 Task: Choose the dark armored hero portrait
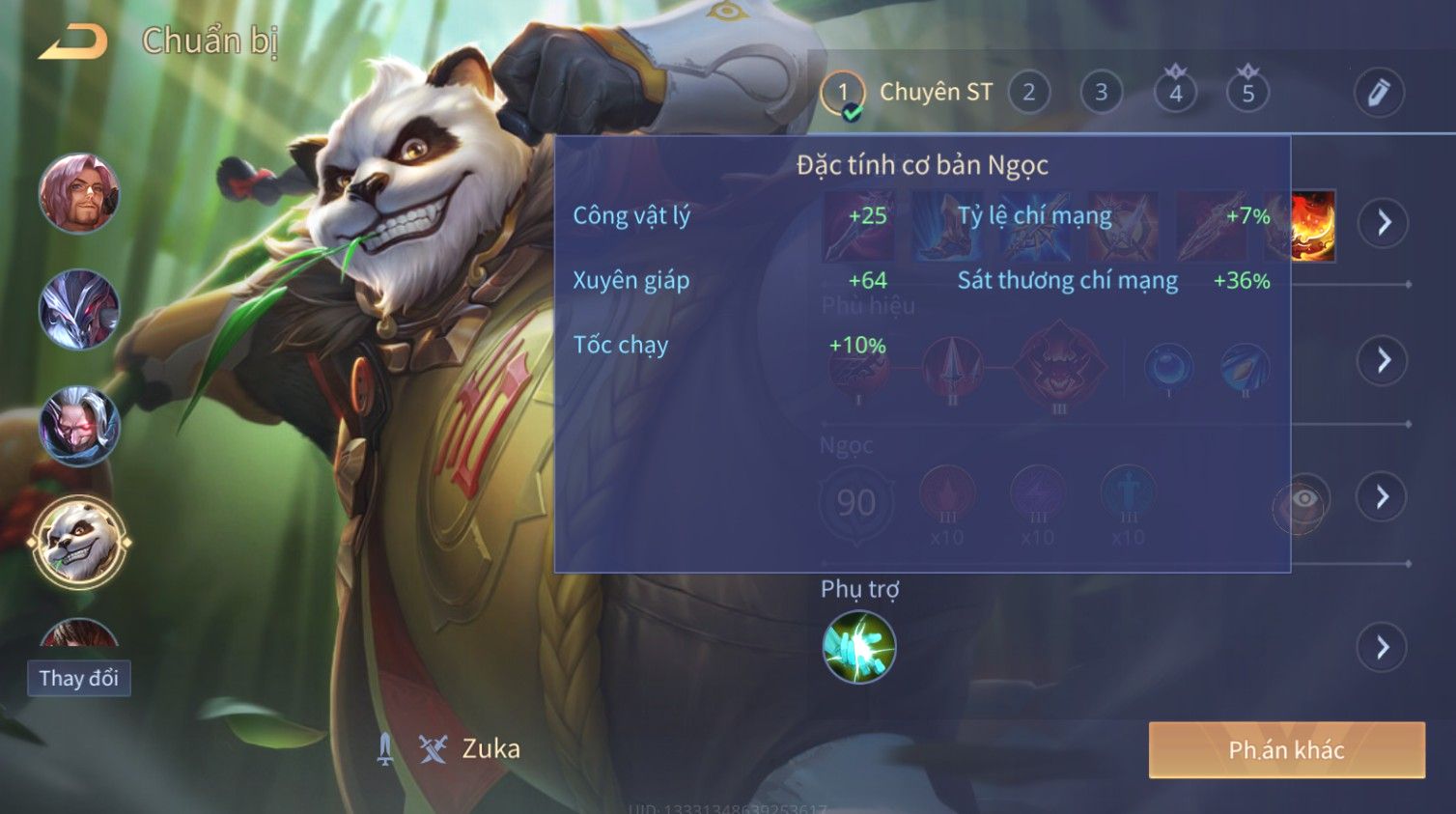[79, 309]
